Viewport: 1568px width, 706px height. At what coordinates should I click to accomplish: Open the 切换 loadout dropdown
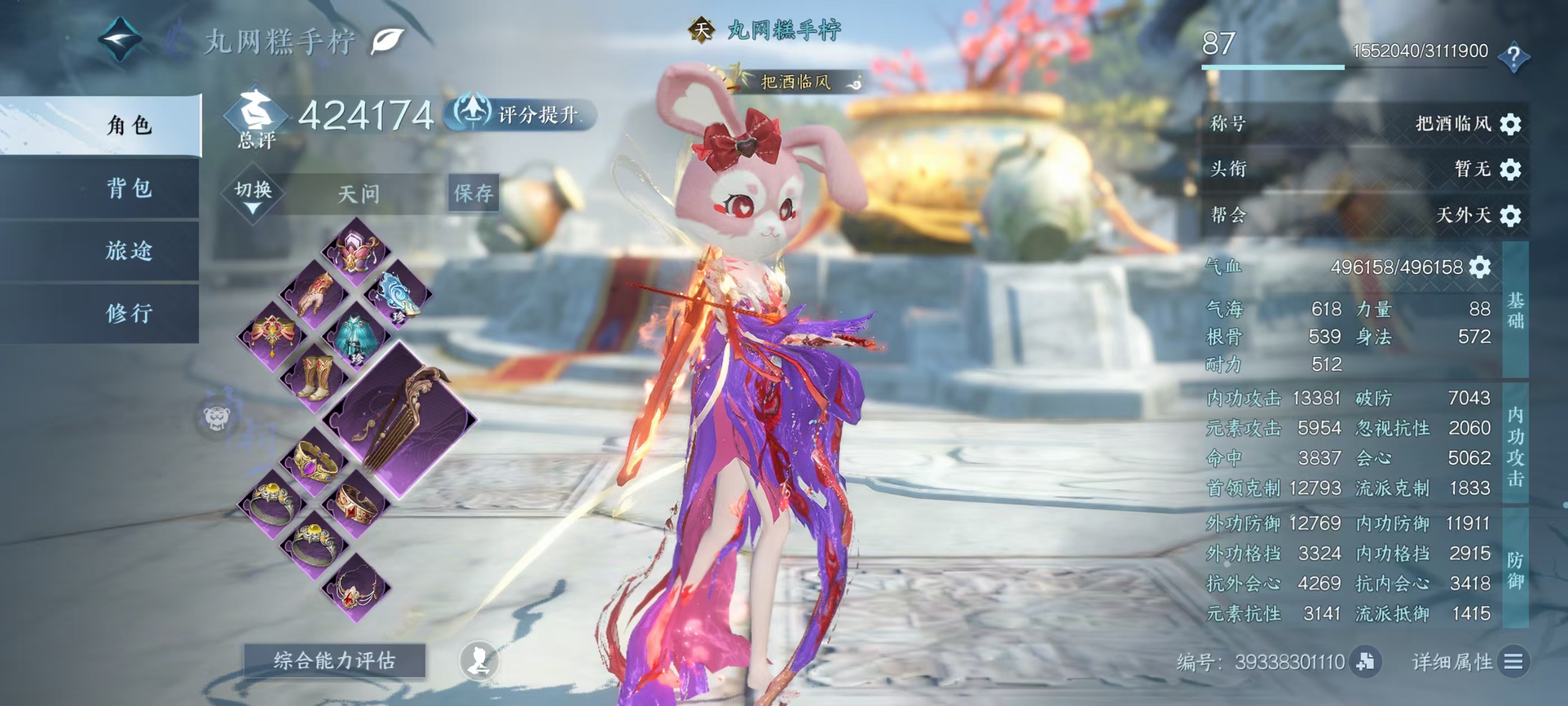(x=253, y=195)
